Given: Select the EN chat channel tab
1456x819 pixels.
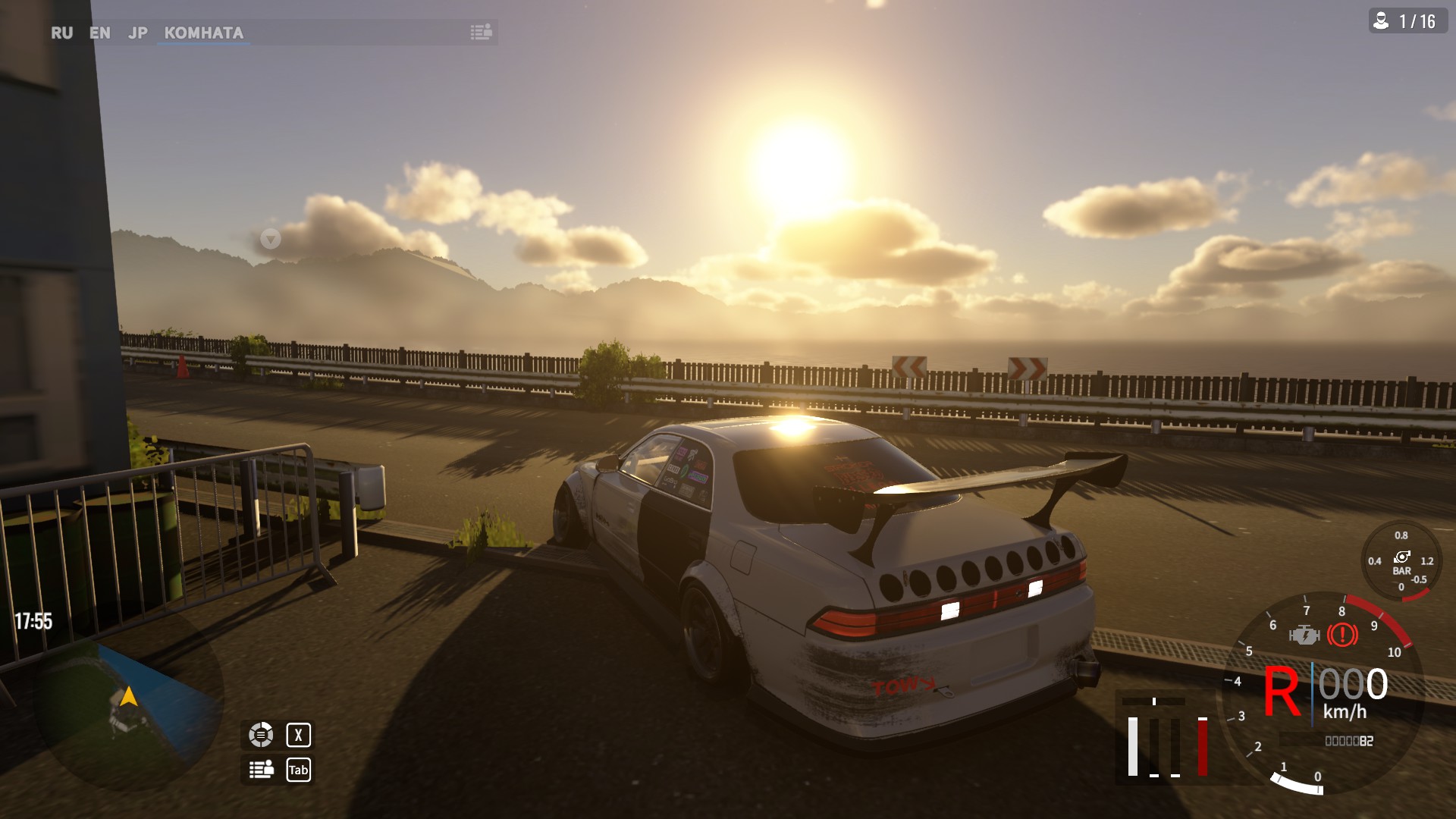Looking at the screenshot, I should coord(99,33).
